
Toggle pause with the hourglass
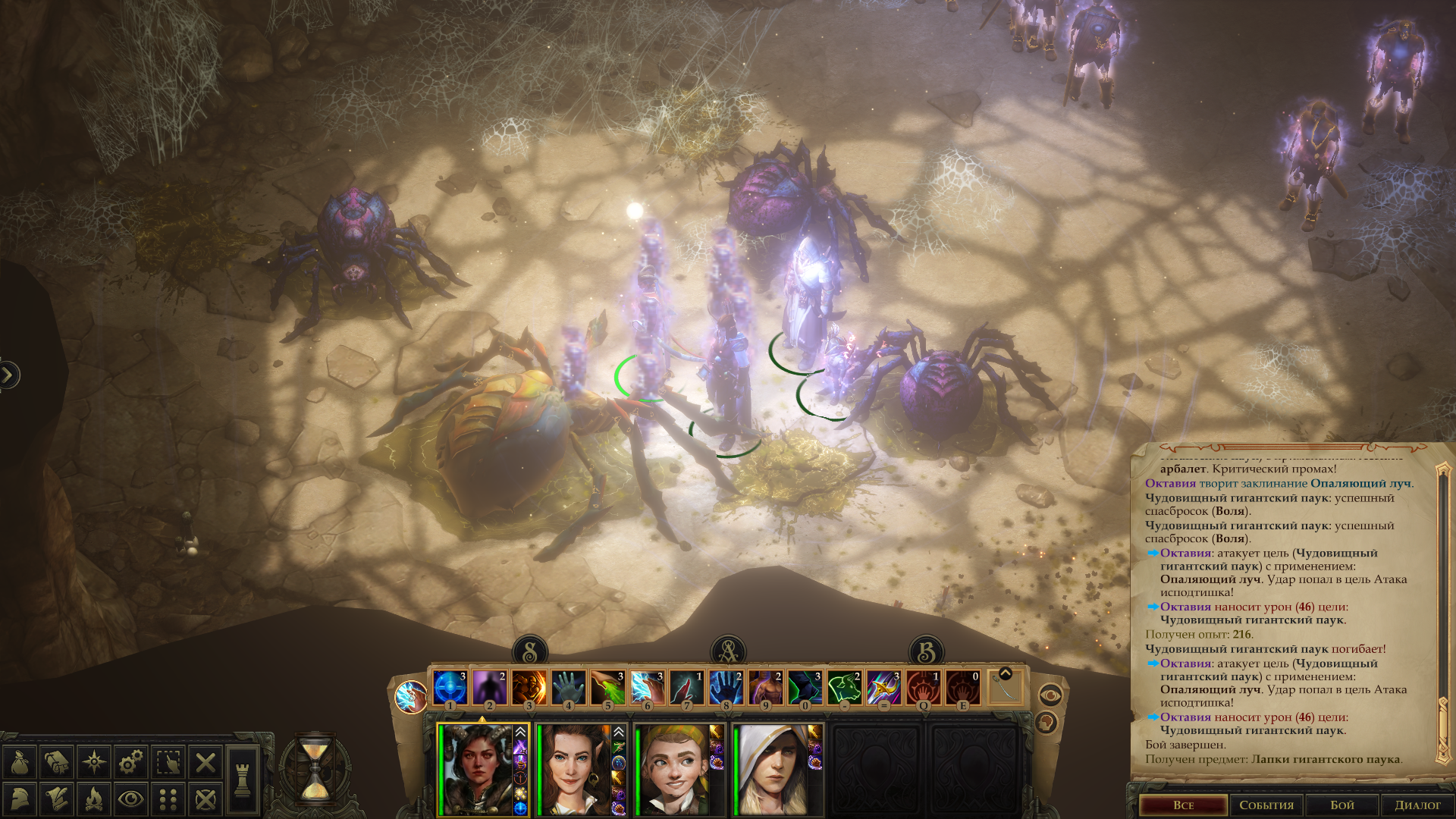315,767
